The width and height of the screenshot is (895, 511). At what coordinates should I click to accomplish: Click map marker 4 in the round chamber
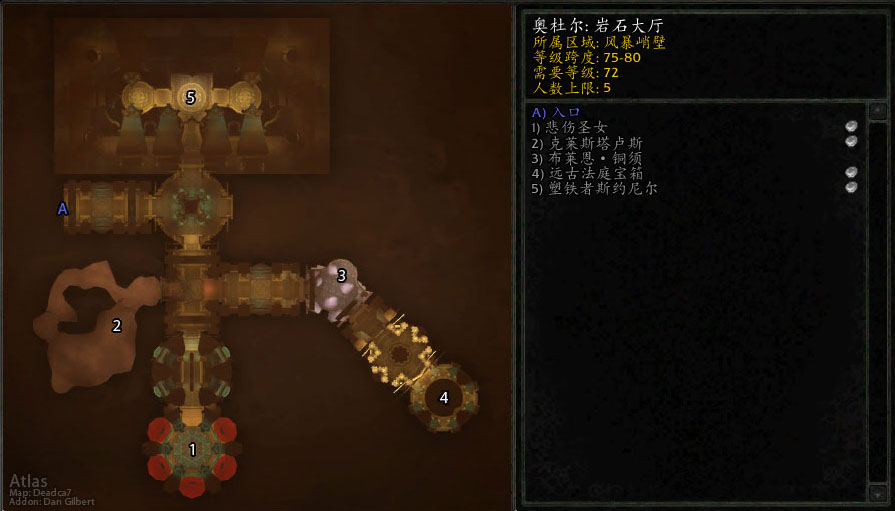coord(444,397)
